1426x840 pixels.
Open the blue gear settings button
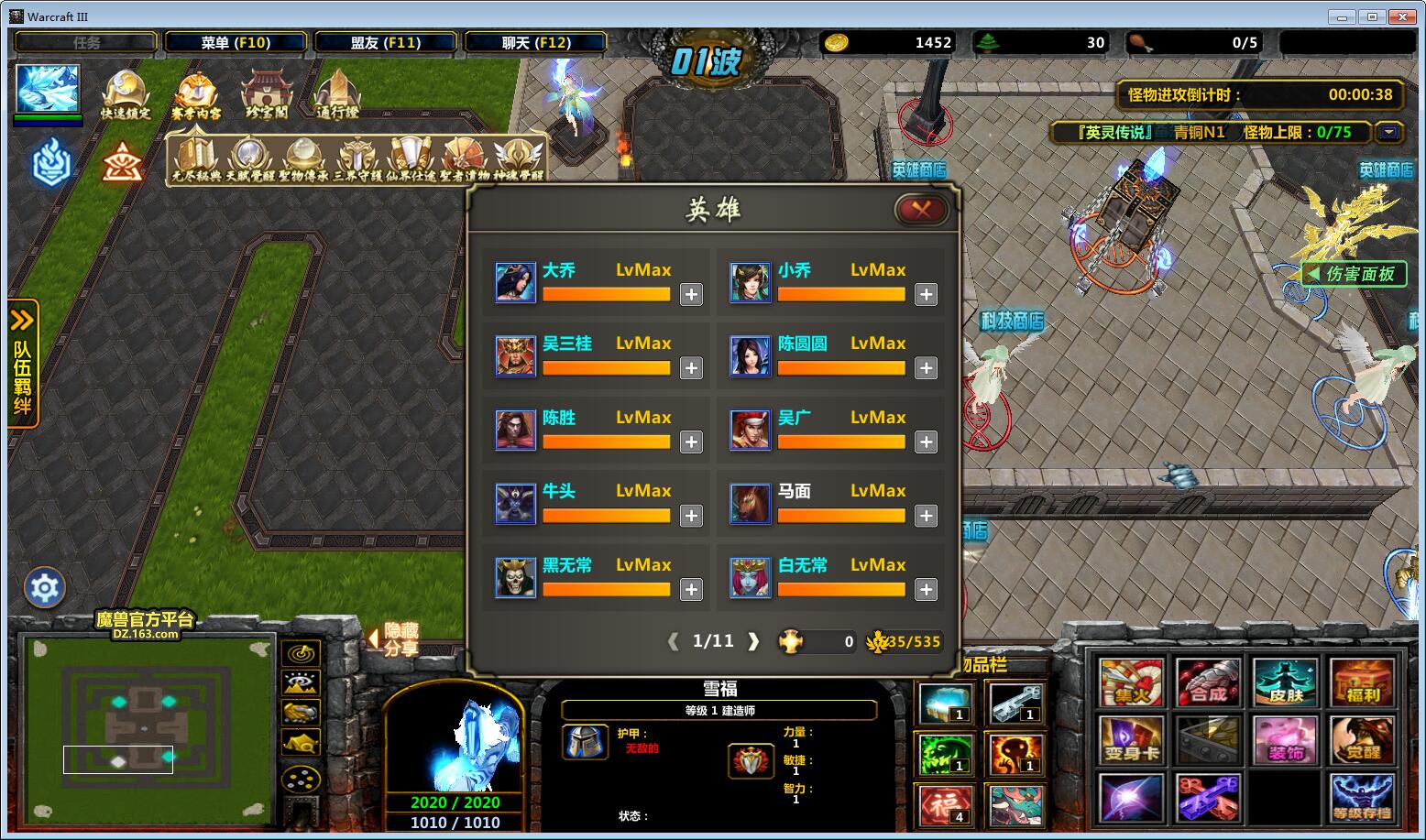click(x=45, y=587)
